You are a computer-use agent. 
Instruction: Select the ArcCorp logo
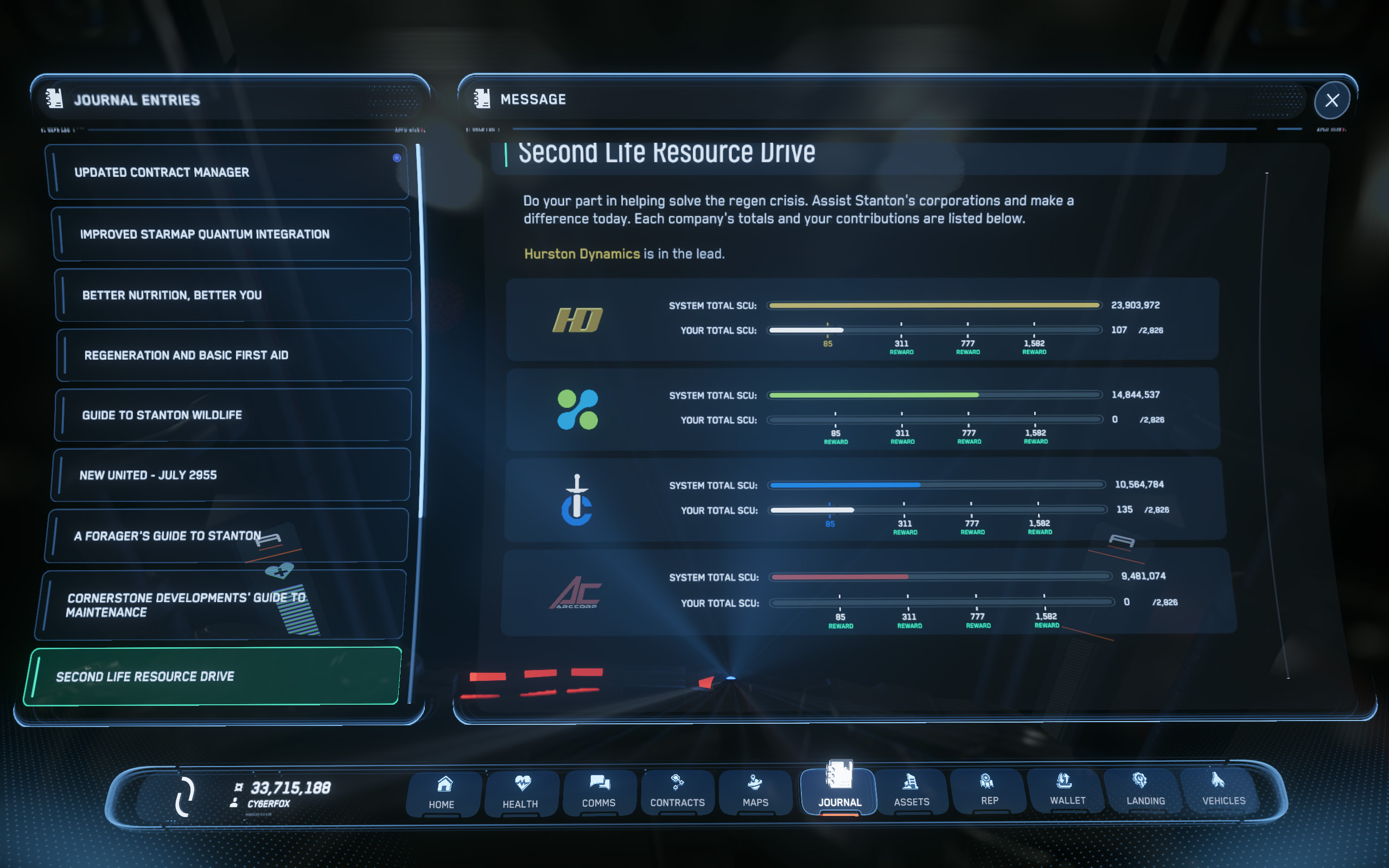(577, 591)
